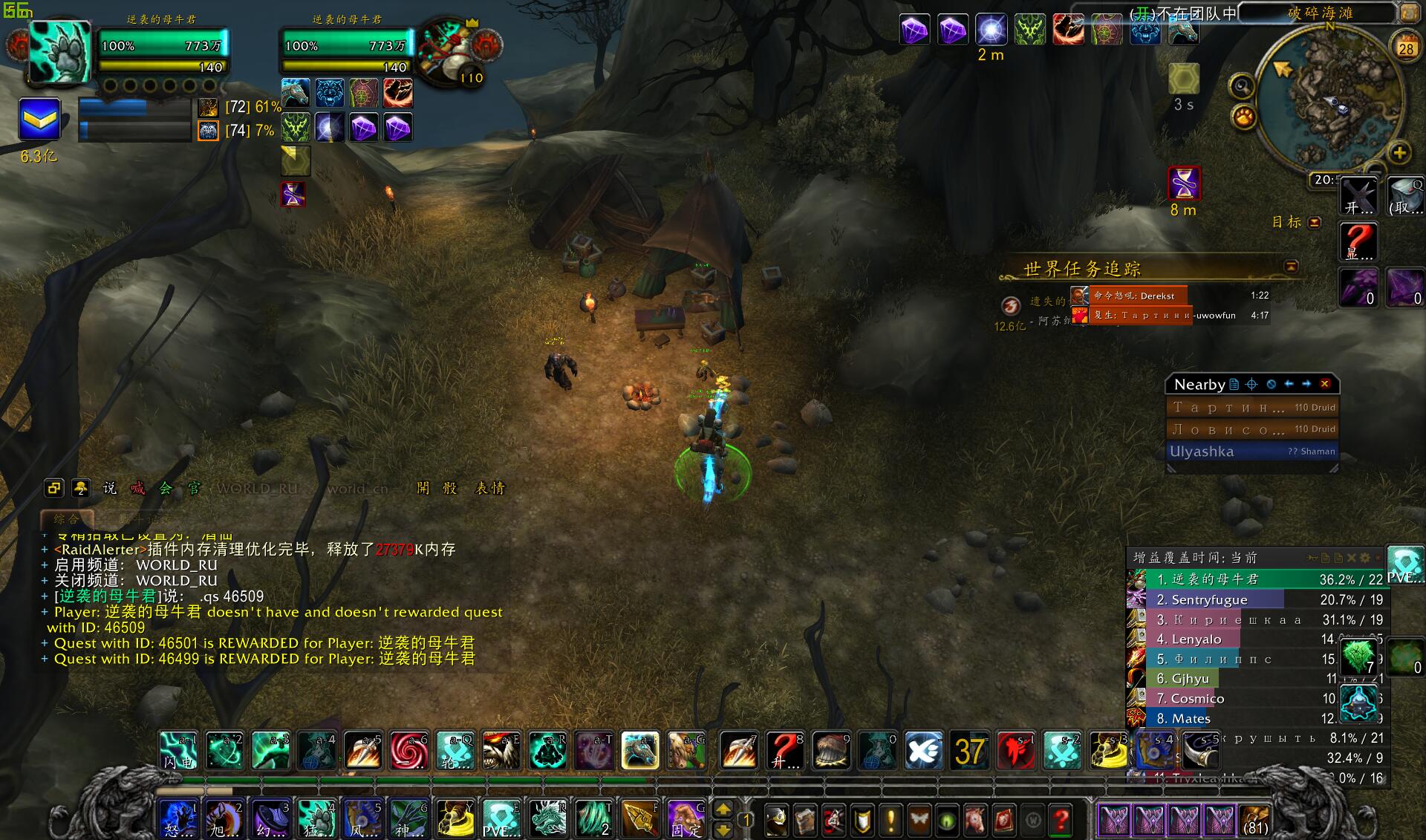1426x840 pixels.
Task: Open the minimap calendar showing 28
Action: pos(1406,47)
